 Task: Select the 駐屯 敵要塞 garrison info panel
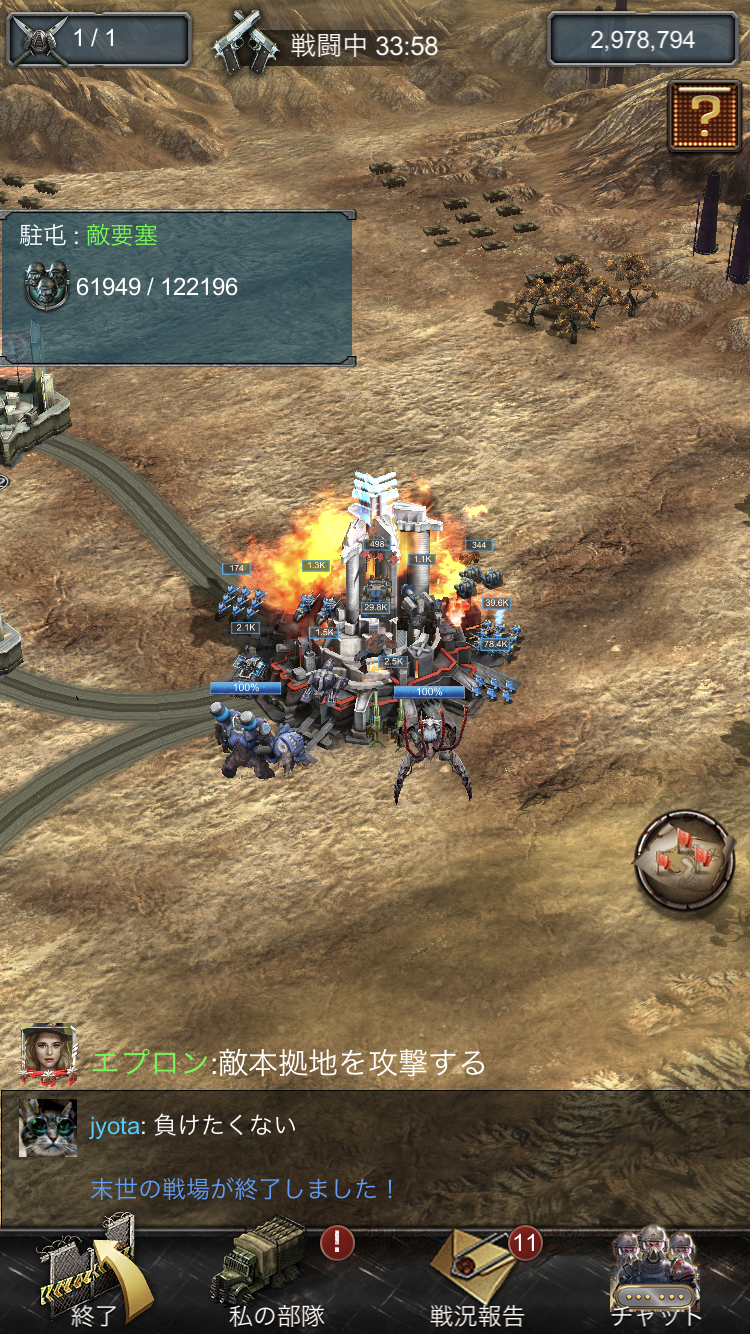tap(177, 287)
